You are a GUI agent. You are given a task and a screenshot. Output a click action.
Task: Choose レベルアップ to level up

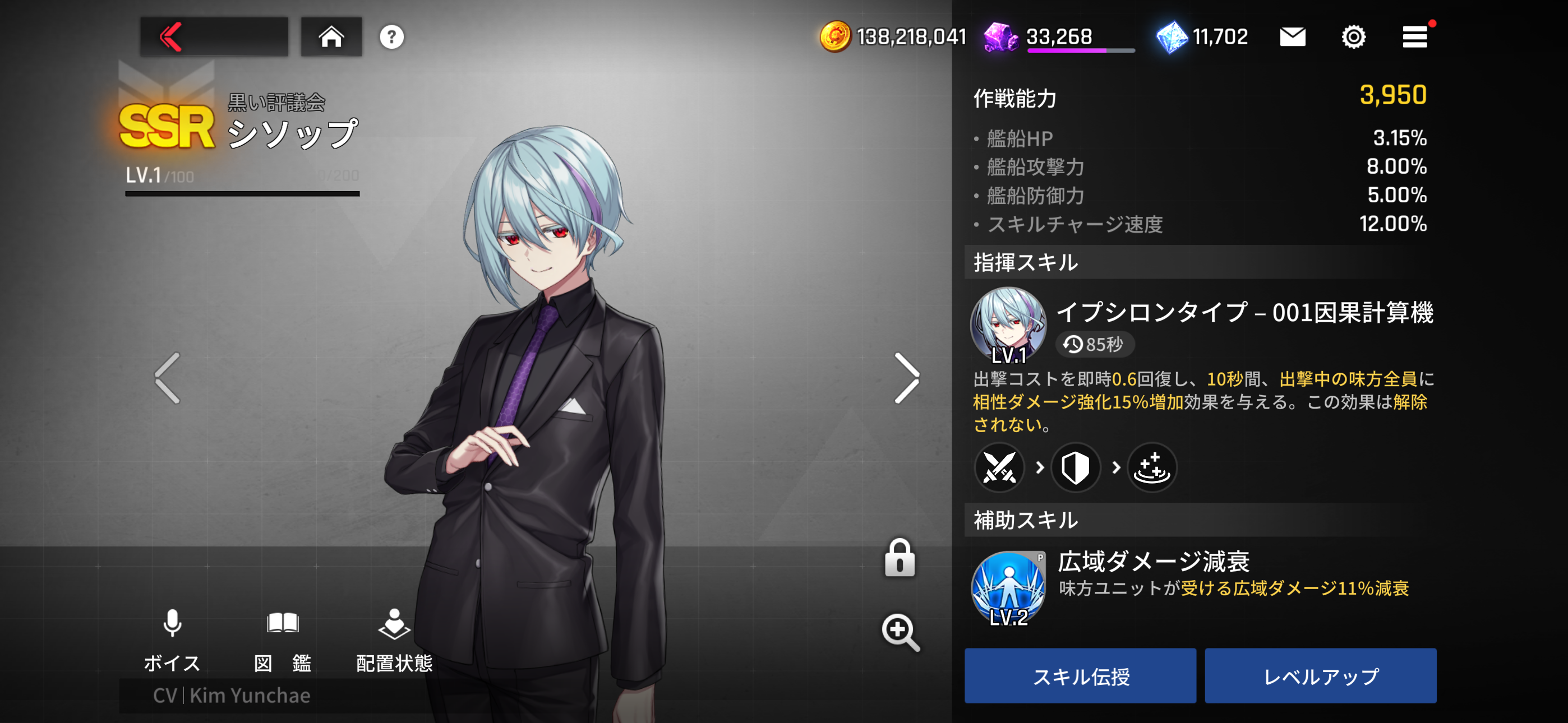point(1320,675)
